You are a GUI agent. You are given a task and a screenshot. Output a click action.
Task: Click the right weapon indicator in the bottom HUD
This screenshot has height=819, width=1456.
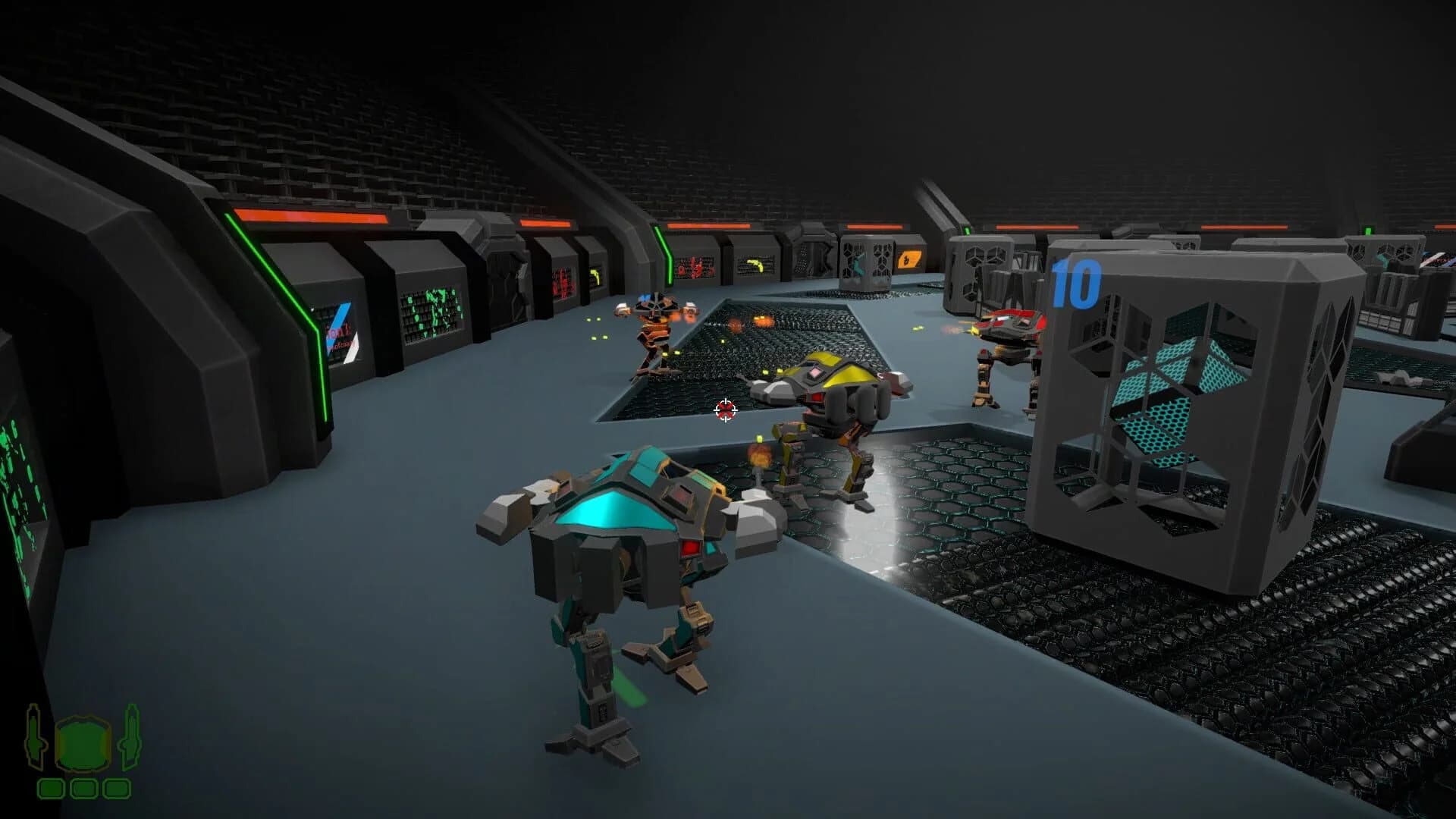pyautogui.click(x=130, y=737)
